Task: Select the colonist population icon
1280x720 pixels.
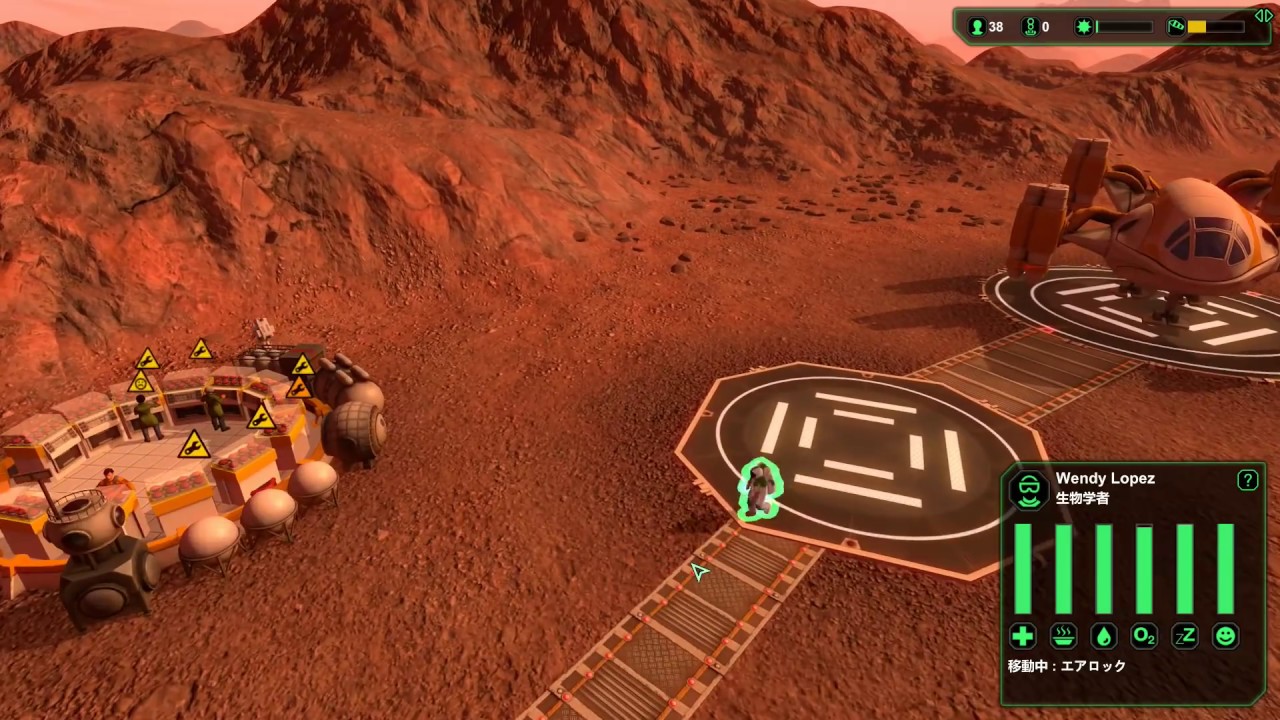Action: pyautogui.click(x=977, y=27)
